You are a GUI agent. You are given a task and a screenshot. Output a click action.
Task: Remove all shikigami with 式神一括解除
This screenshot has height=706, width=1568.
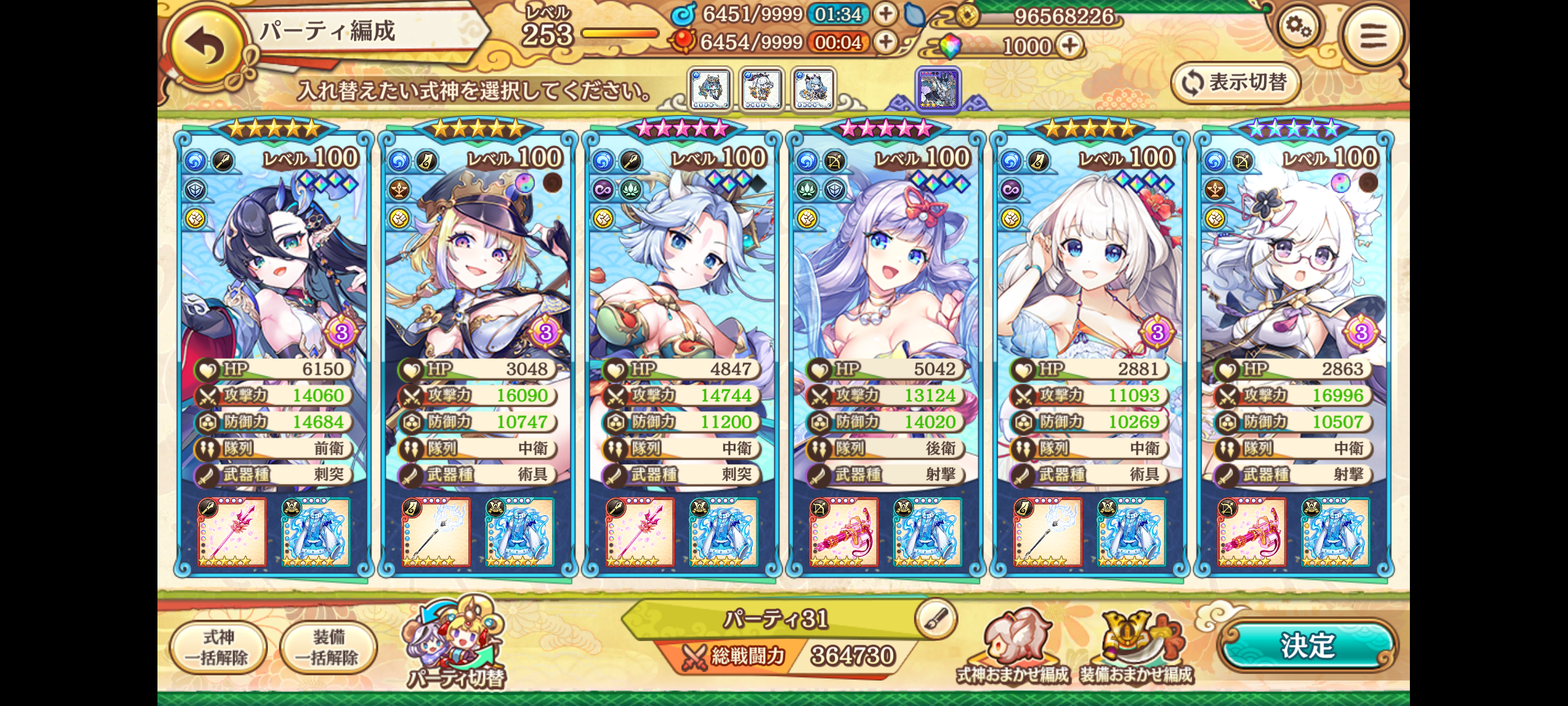[218, 647]
